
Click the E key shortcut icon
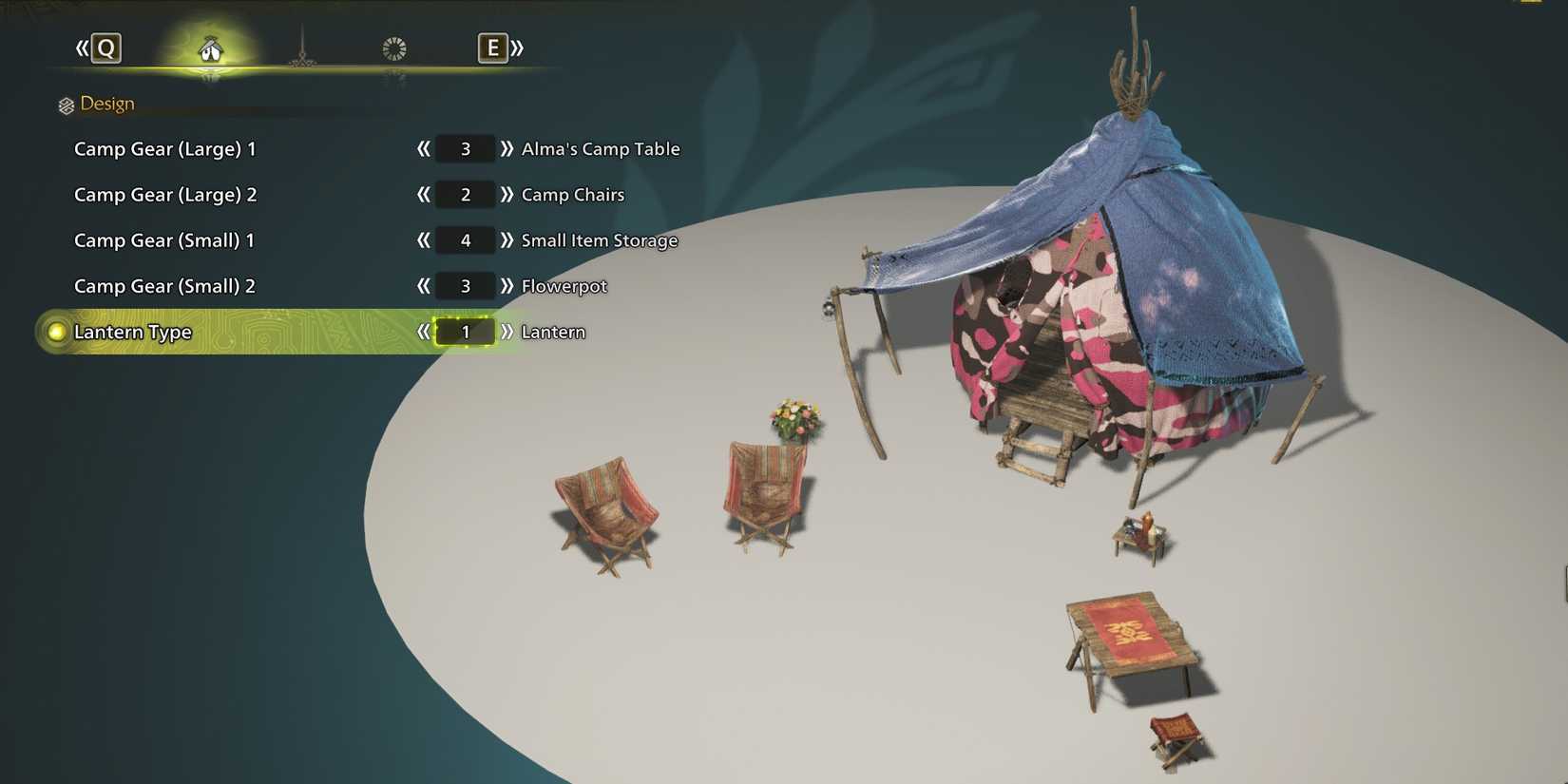[493, 48]
